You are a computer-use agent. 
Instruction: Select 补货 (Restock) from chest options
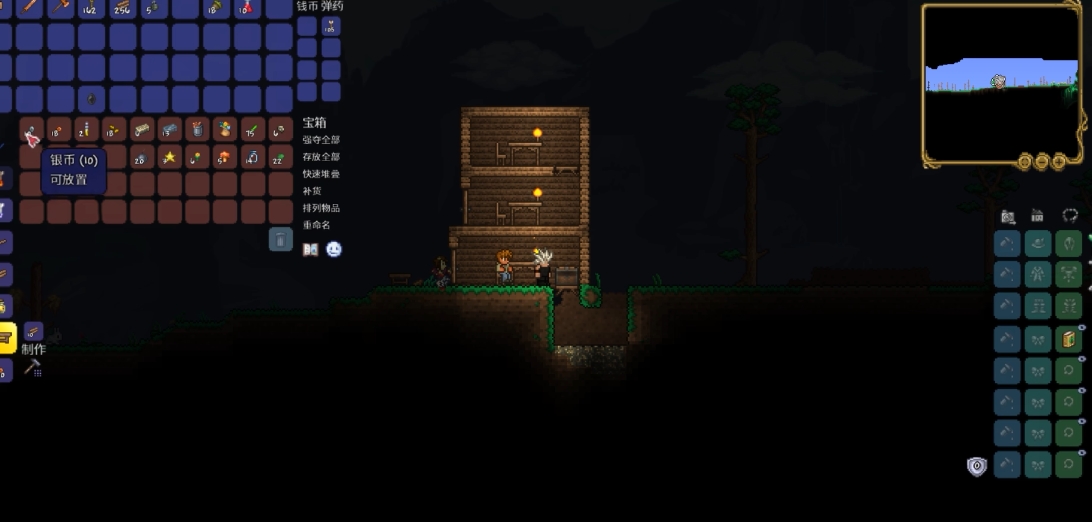312,191
